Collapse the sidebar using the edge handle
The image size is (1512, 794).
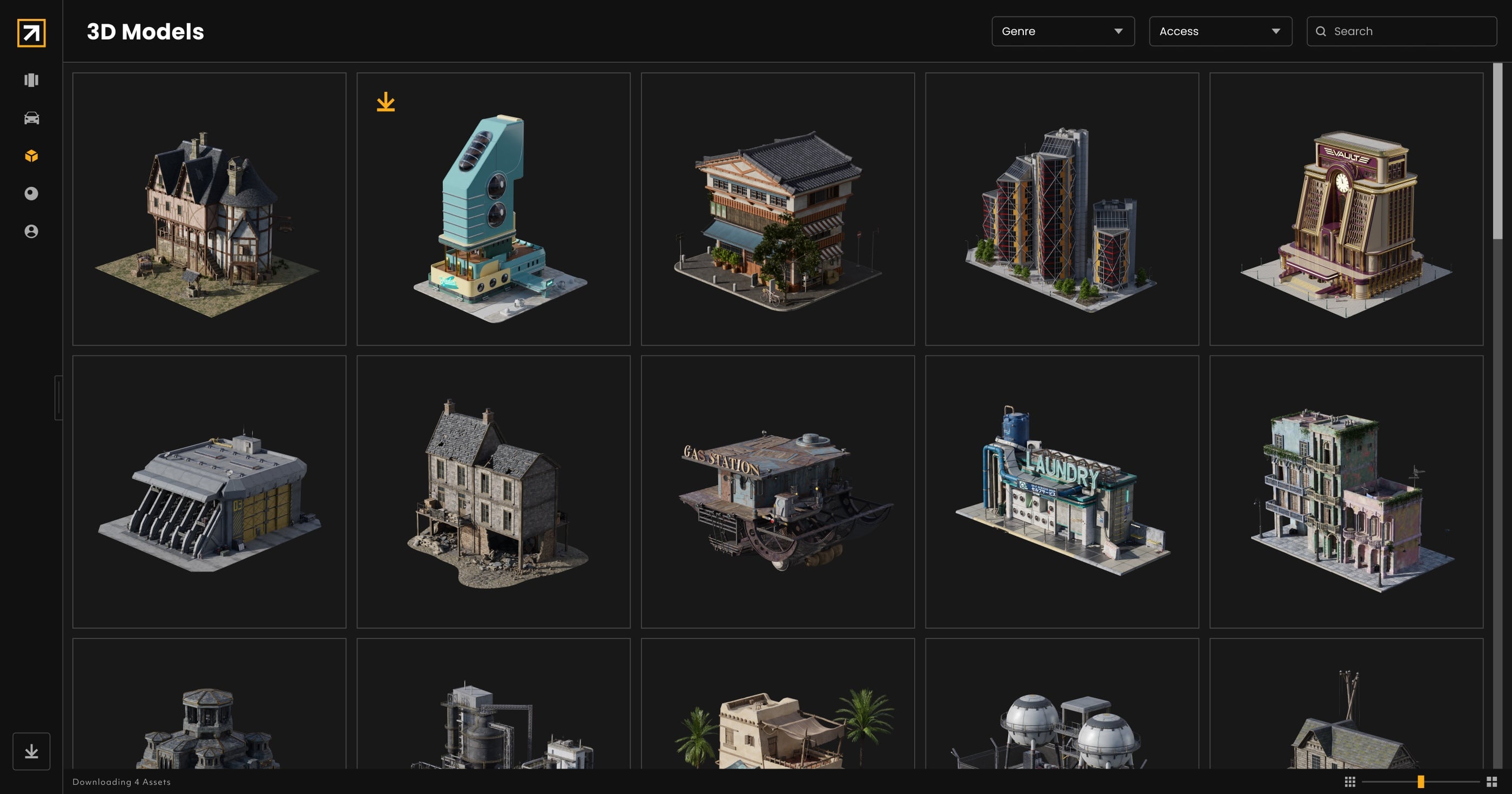coord(58,398)
